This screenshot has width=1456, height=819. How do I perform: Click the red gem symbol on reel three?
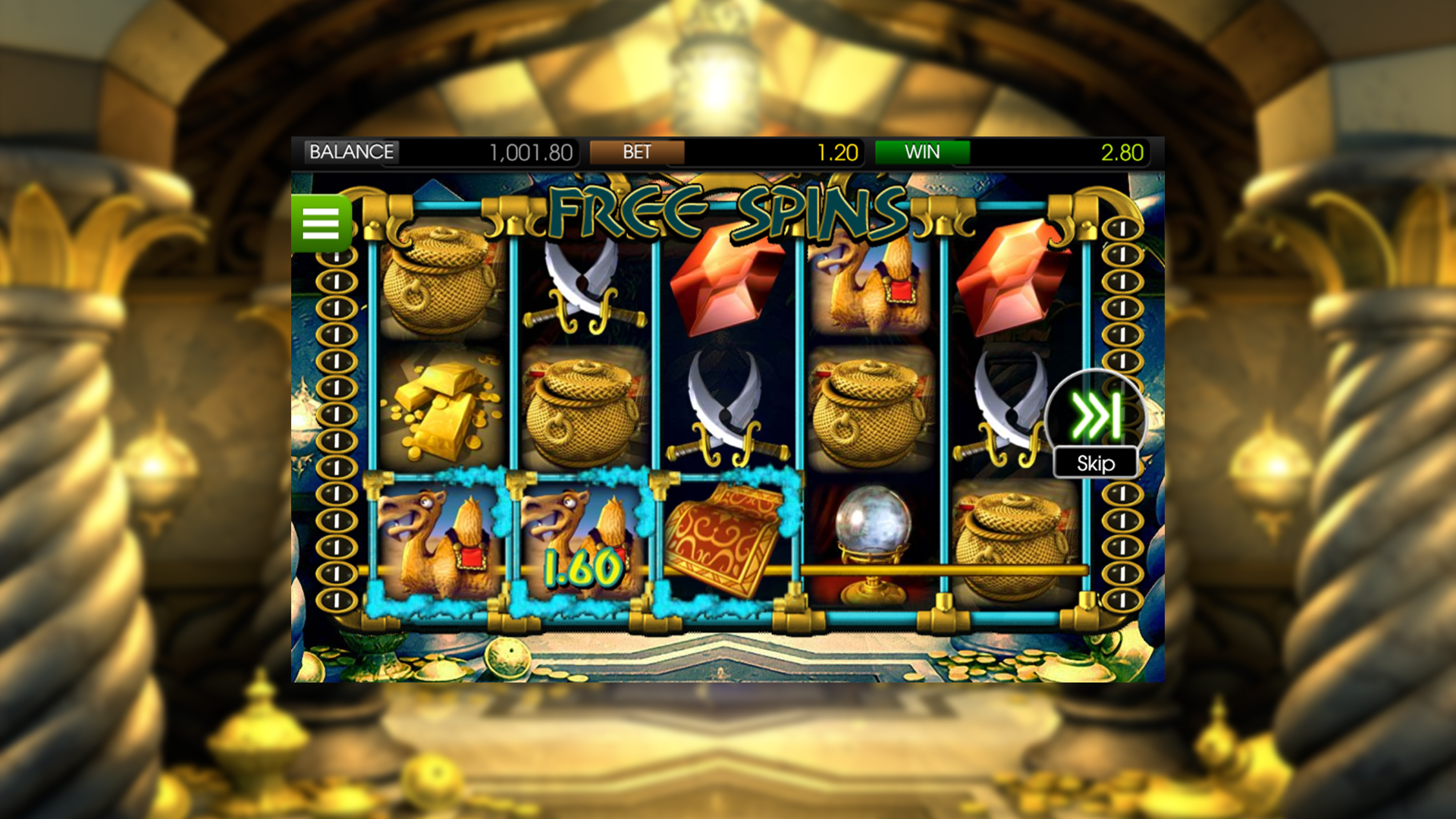[724, 281]
